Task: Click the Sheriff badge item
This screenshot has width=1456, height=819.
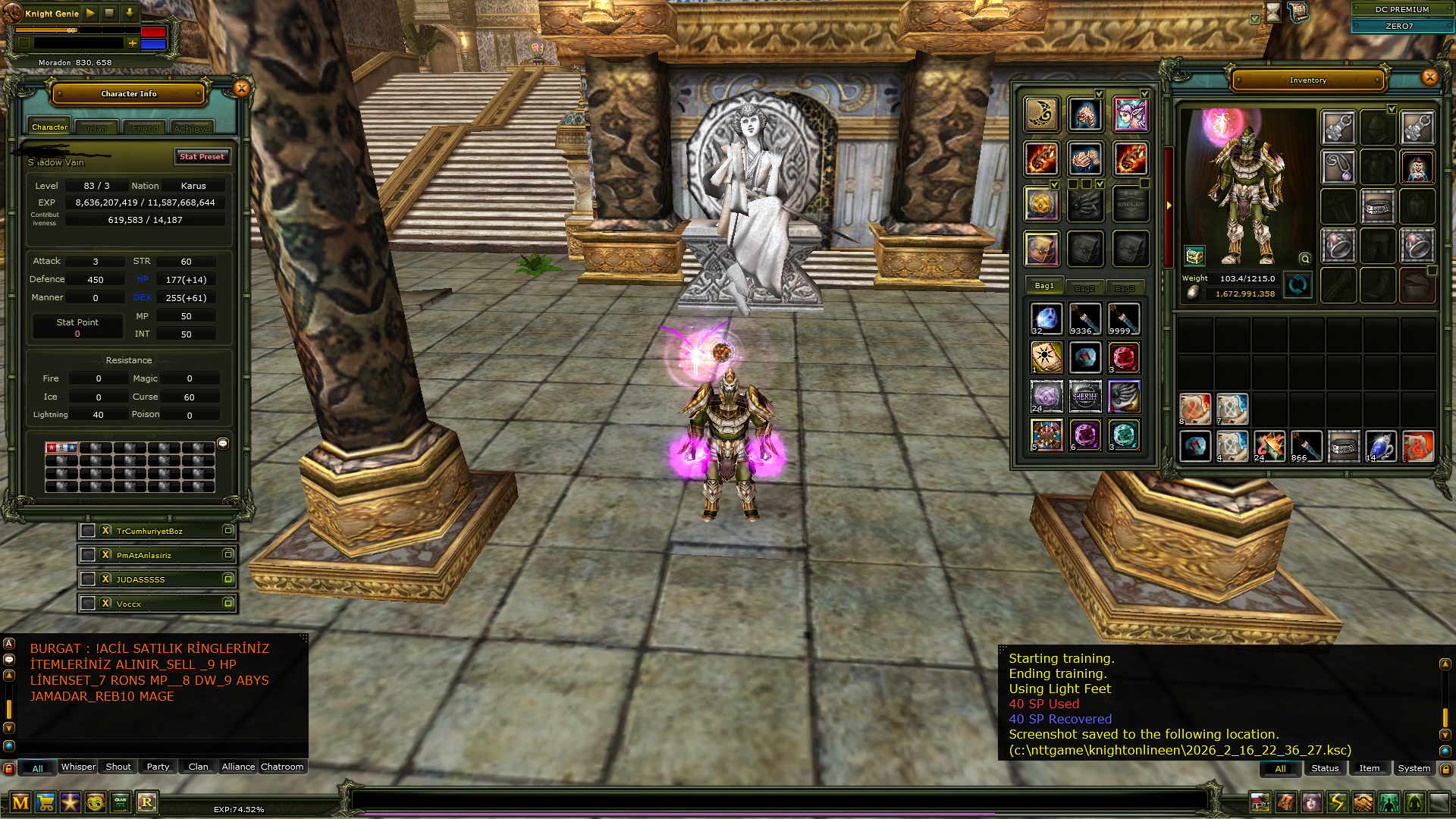Action: [1085, 396]
